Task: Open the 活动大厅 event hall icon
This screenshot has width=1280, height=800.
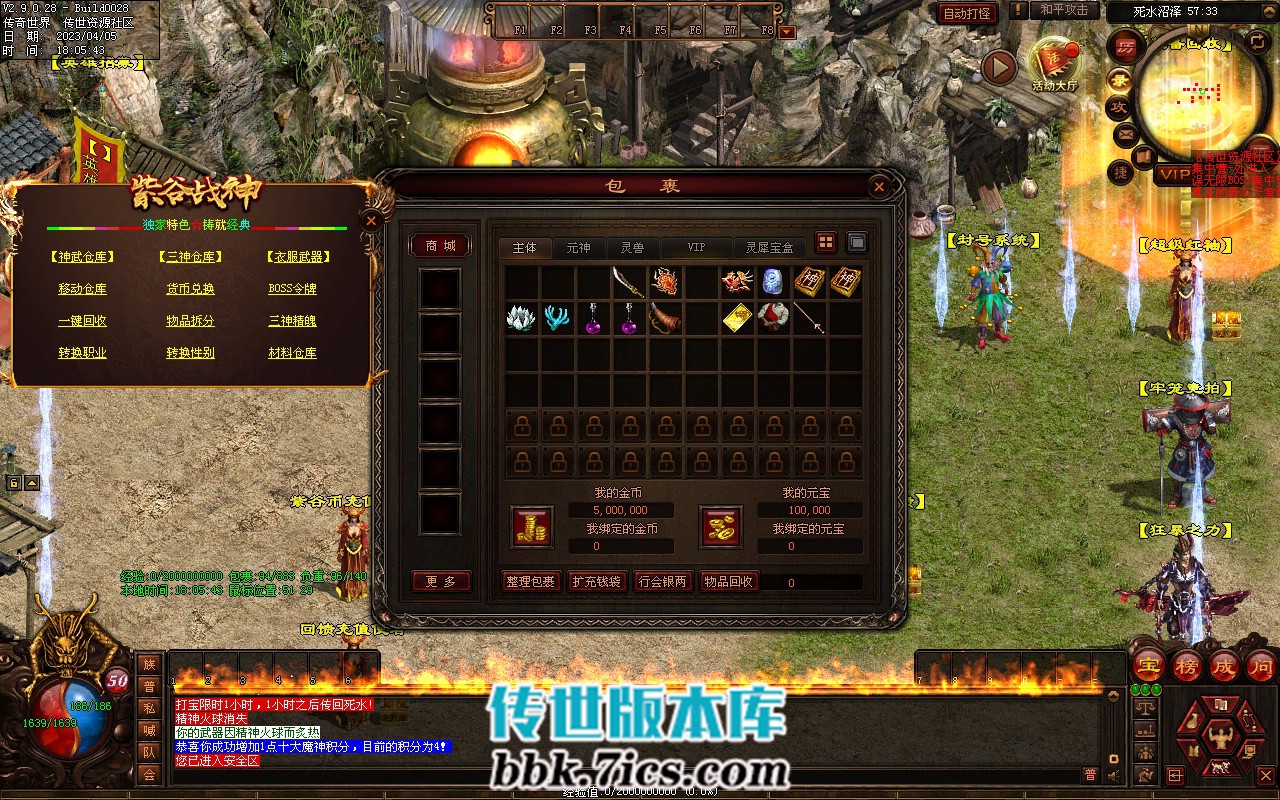Action: [x=1054, y=64]
